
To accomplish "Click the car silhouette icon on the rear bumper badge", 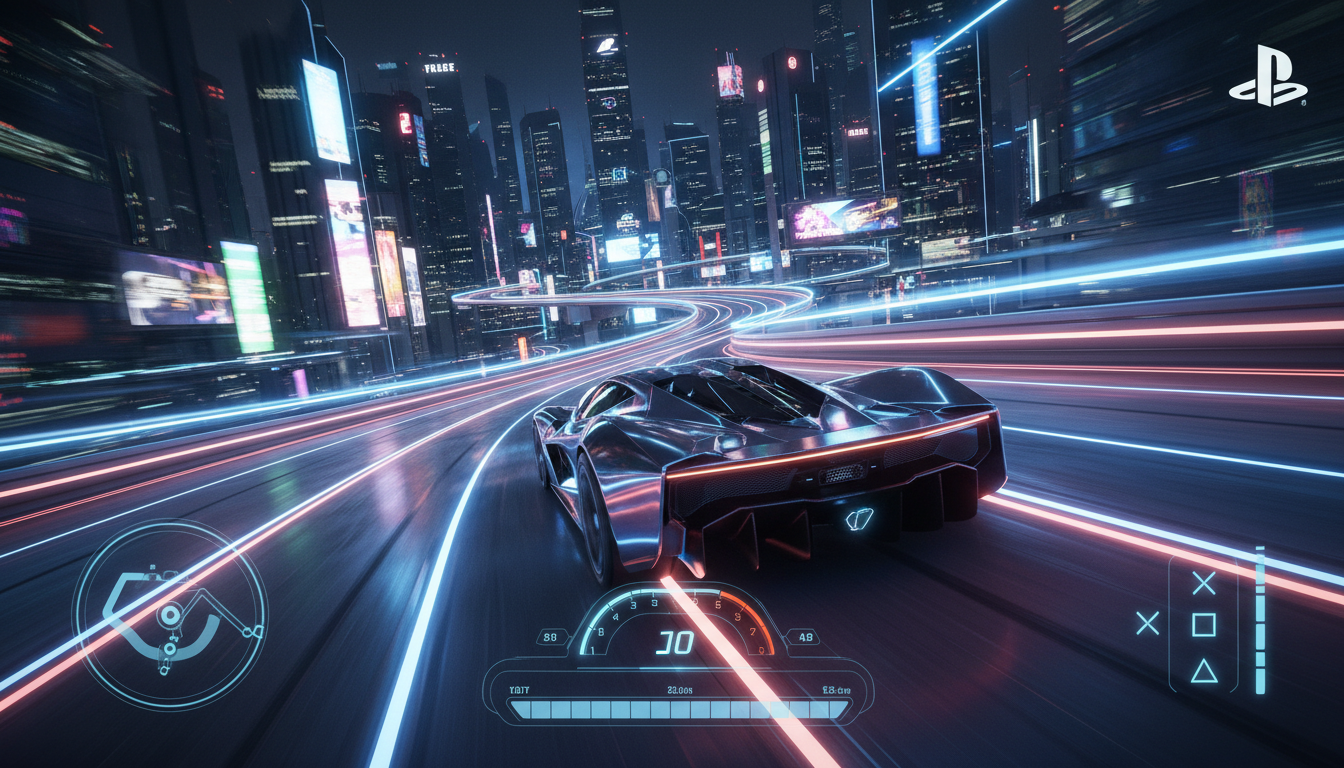I will point(858,519).
